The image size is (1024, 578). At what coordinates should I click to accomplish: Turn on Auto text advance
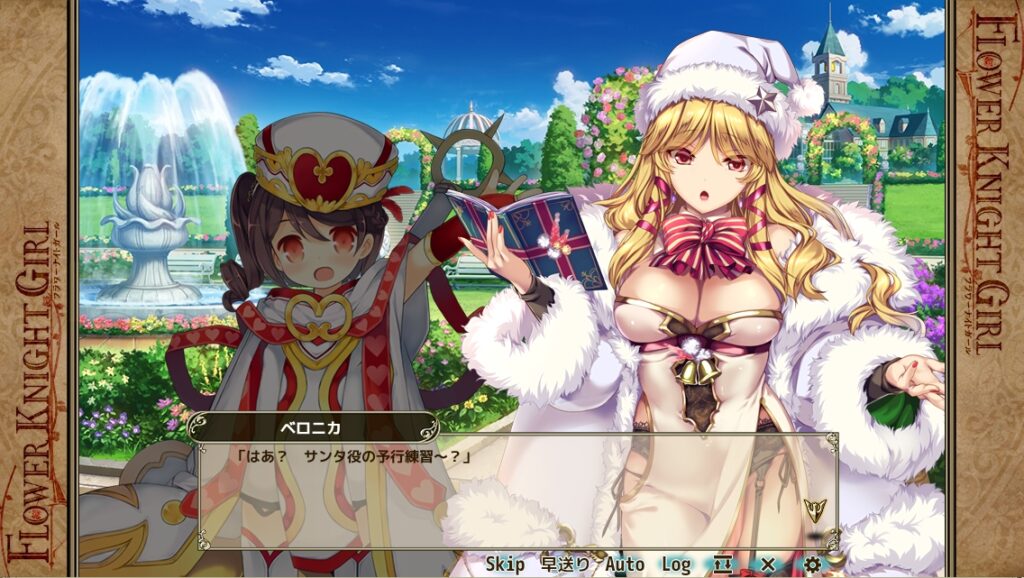pos(624,565)
